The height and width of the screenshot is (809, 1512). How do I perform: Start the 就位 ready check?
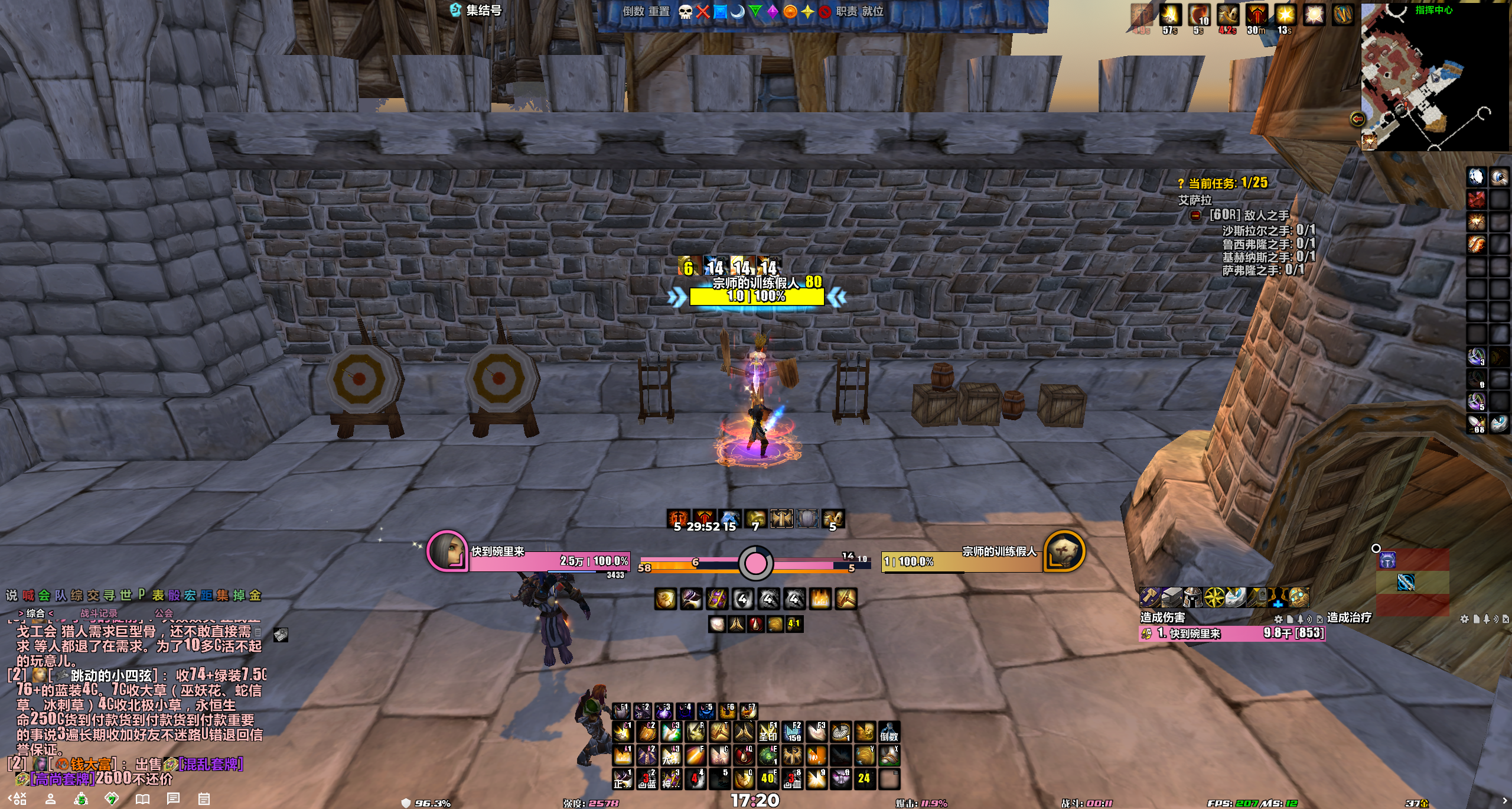(x=872, y=12)
